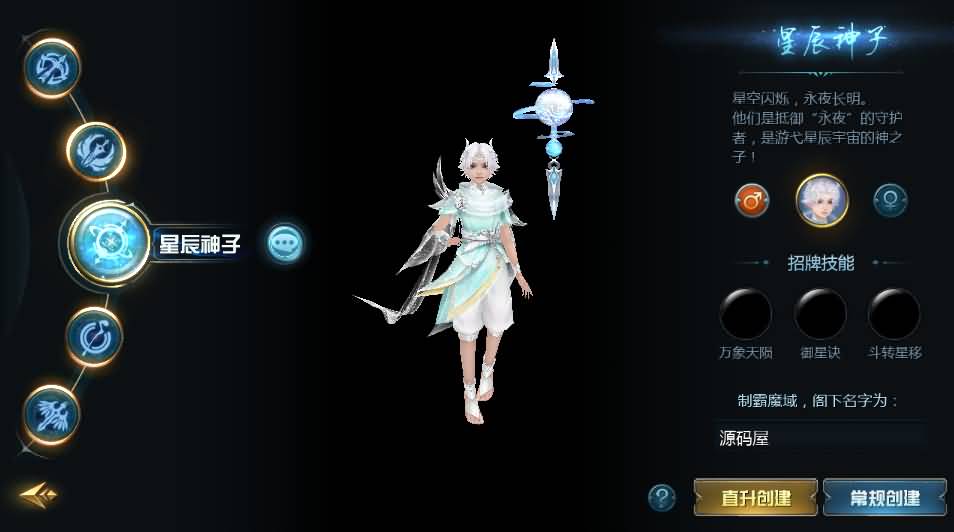
Task: View the 万象天陨 signature skill
Action: [745, 314]
